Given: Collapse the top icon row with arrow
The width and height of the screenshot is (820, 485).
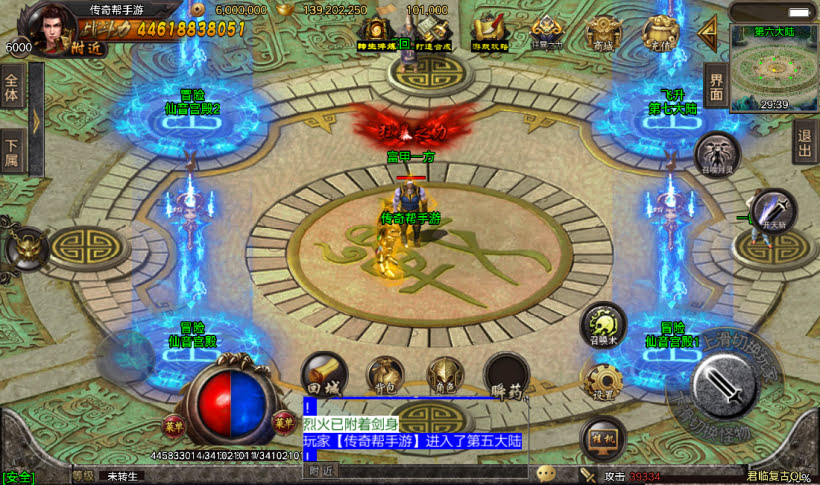Looking at the screenshot, I should click(x=709, y=34).
